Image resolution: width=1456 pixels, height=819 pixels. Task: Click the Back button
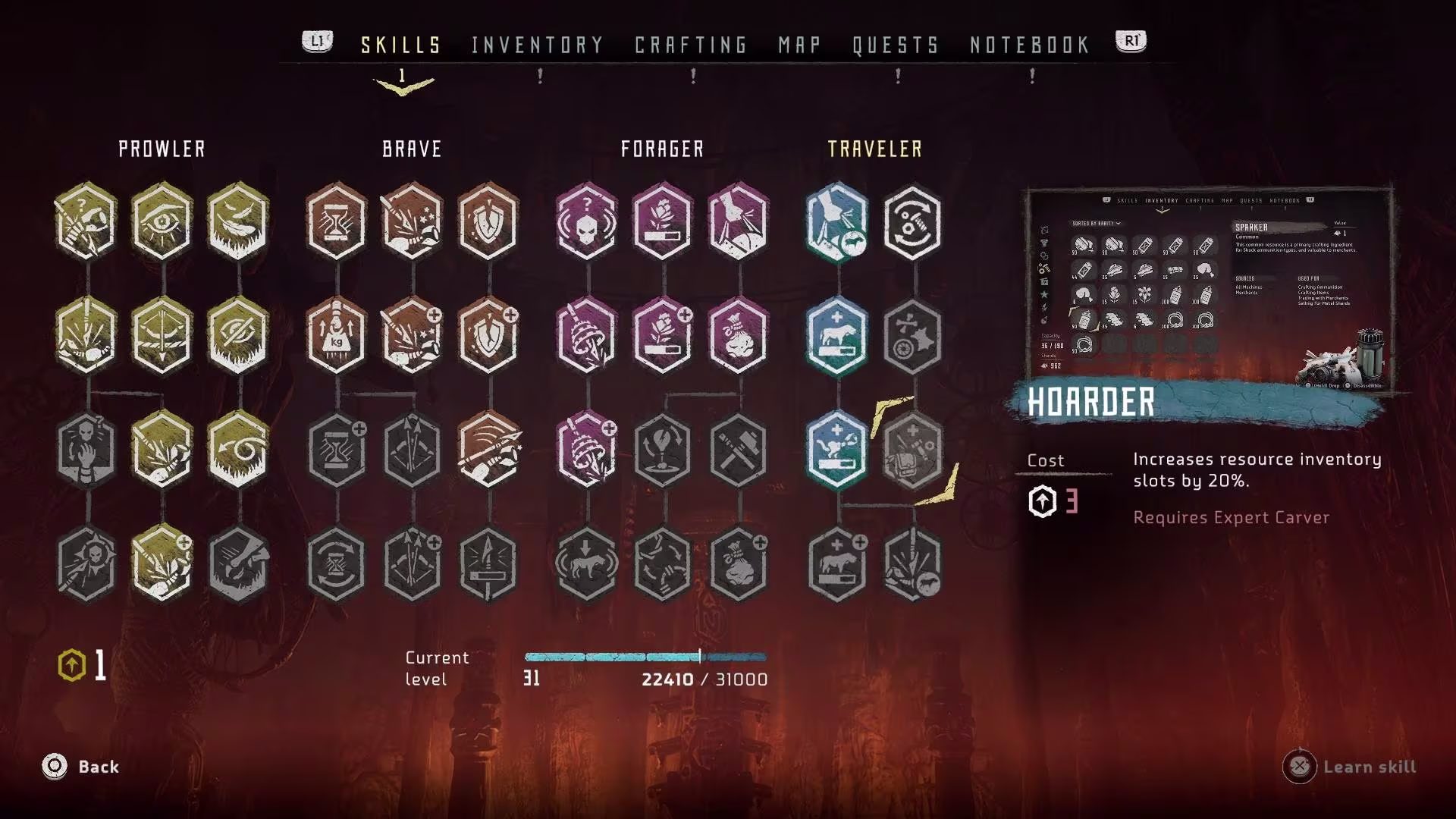coord(83,767)
